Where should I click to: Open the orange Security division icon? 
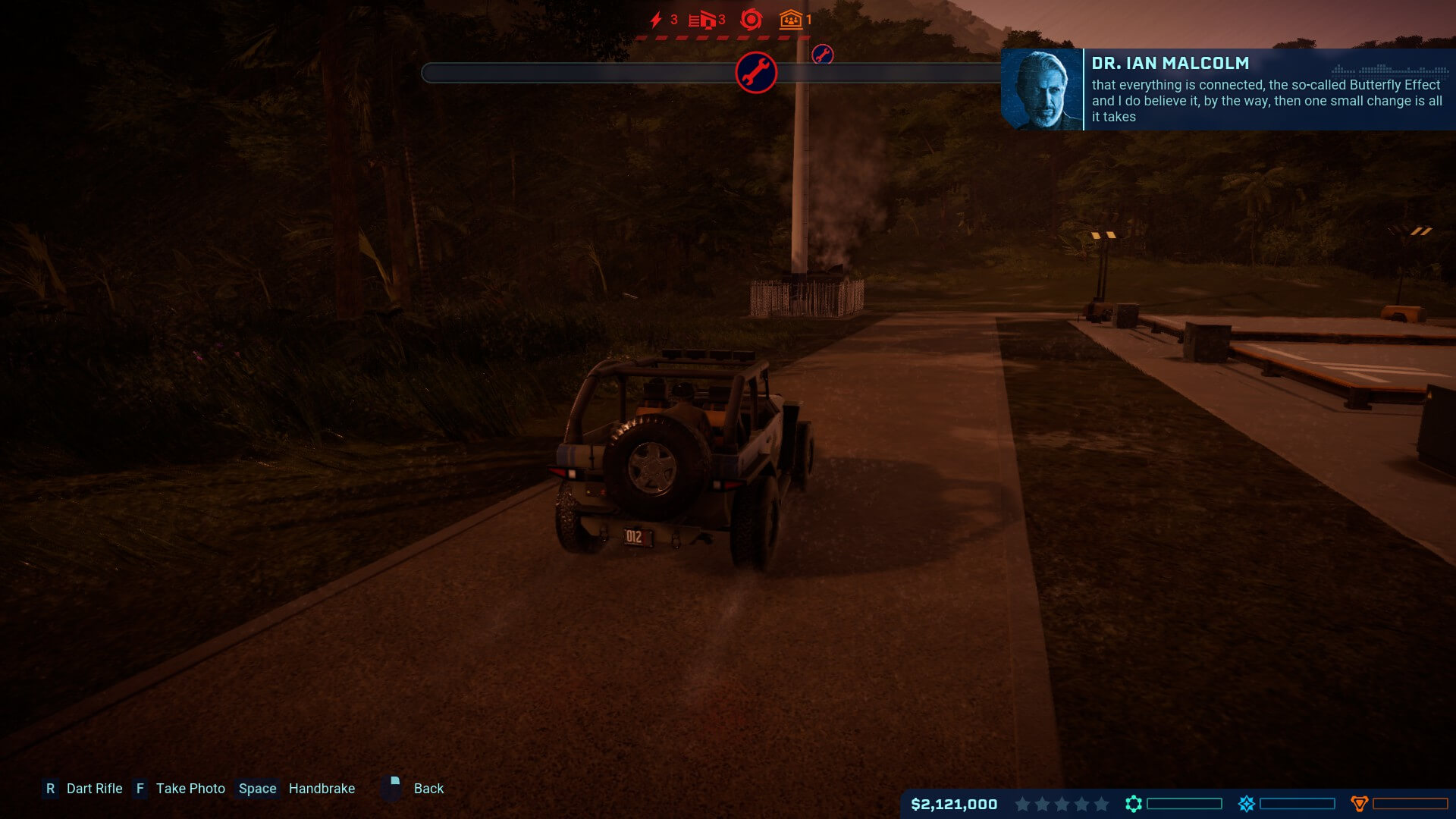[1360, 804]
